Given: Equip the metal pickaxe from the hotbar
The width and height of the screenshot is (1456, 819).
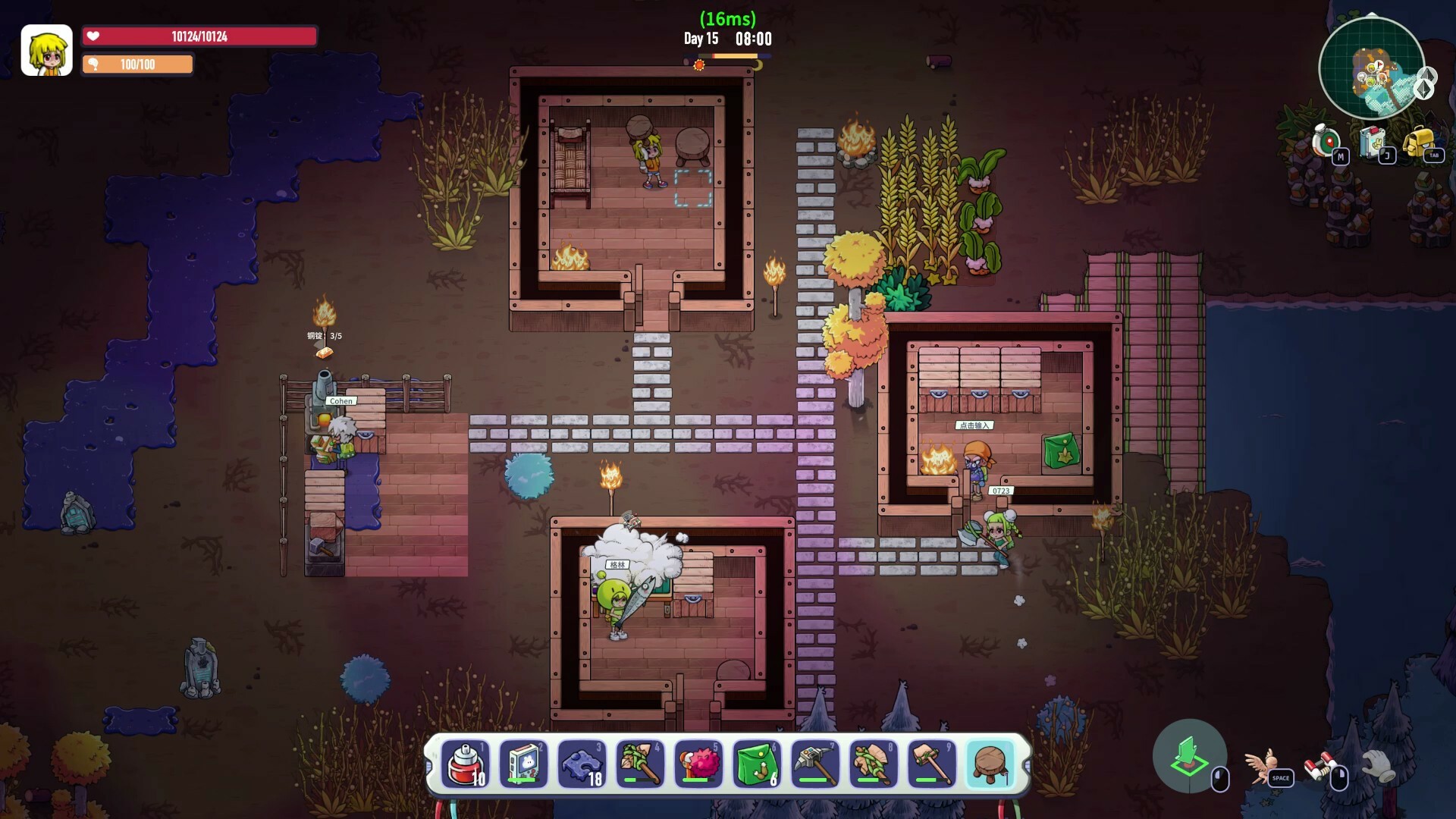Looking at the screenshot, I should [815, 764].
